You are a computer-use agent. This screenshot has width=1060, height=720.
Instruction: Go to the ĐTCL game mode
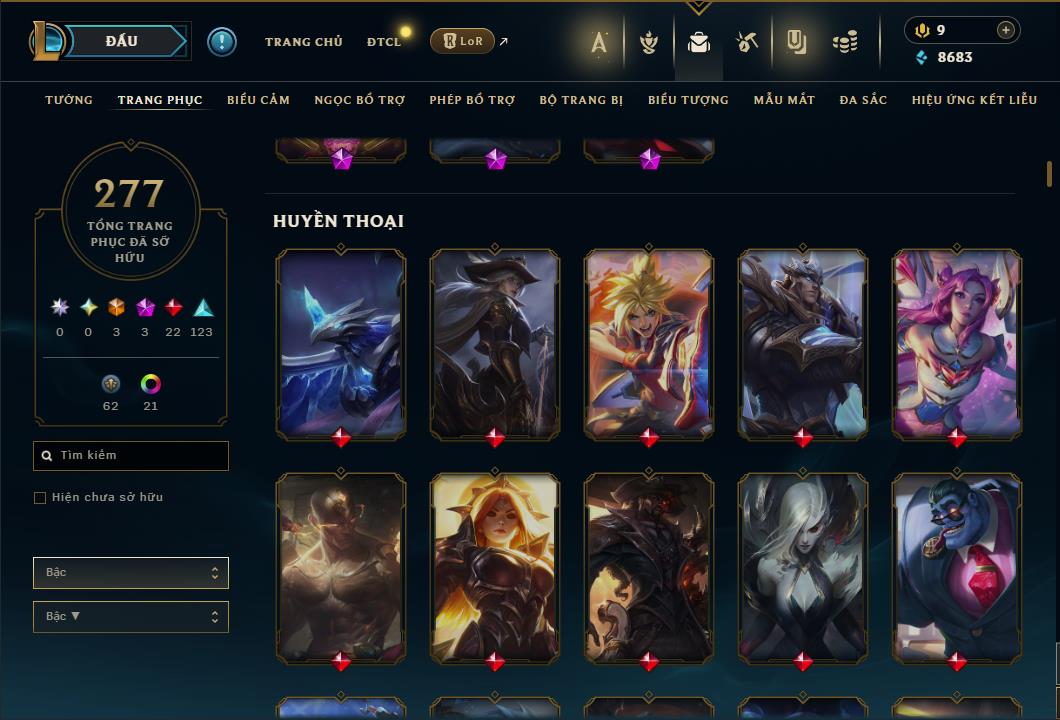383,42
